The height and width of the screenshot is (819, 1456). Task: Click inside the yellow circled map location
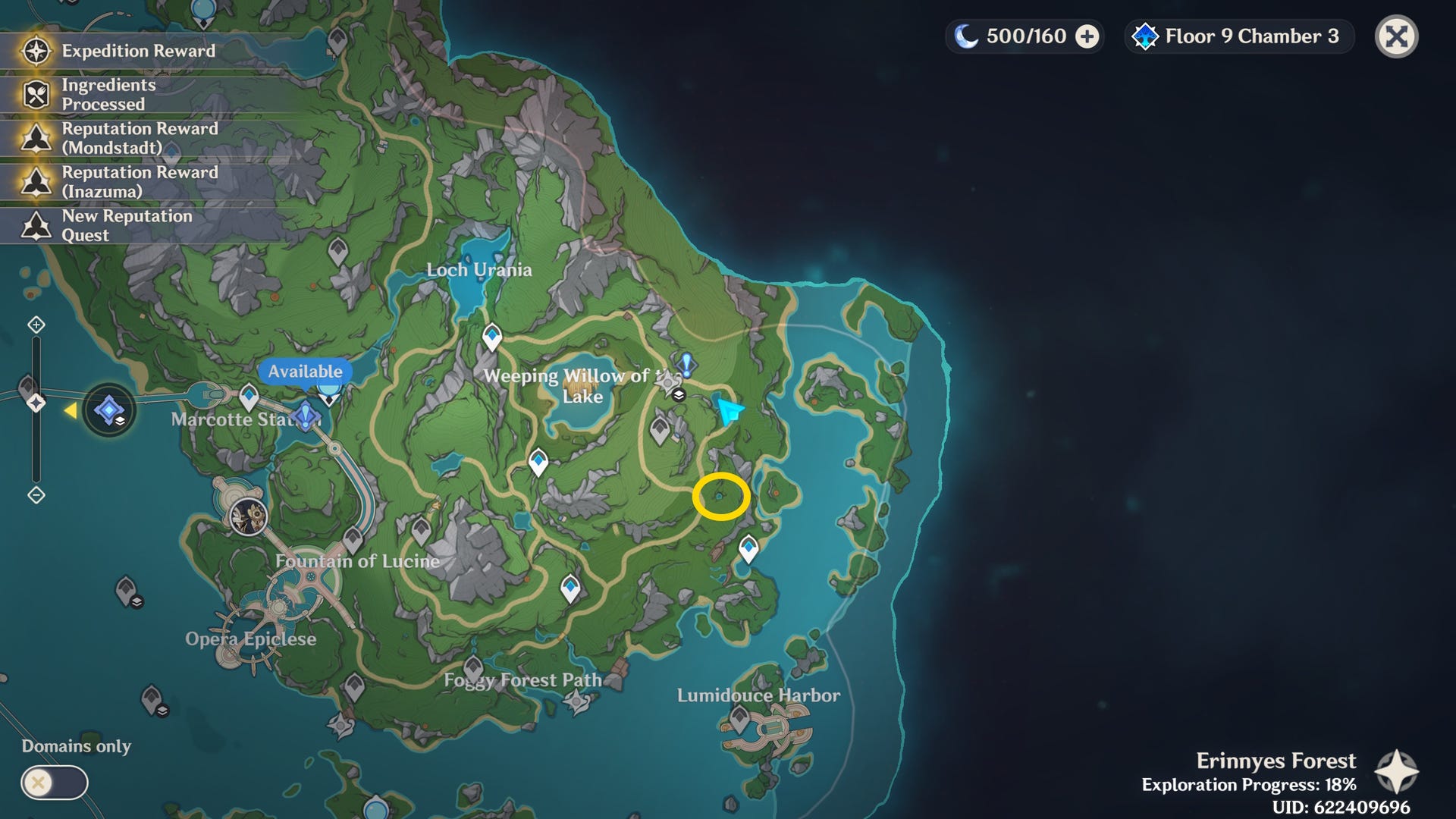click(x=720, y=497)
